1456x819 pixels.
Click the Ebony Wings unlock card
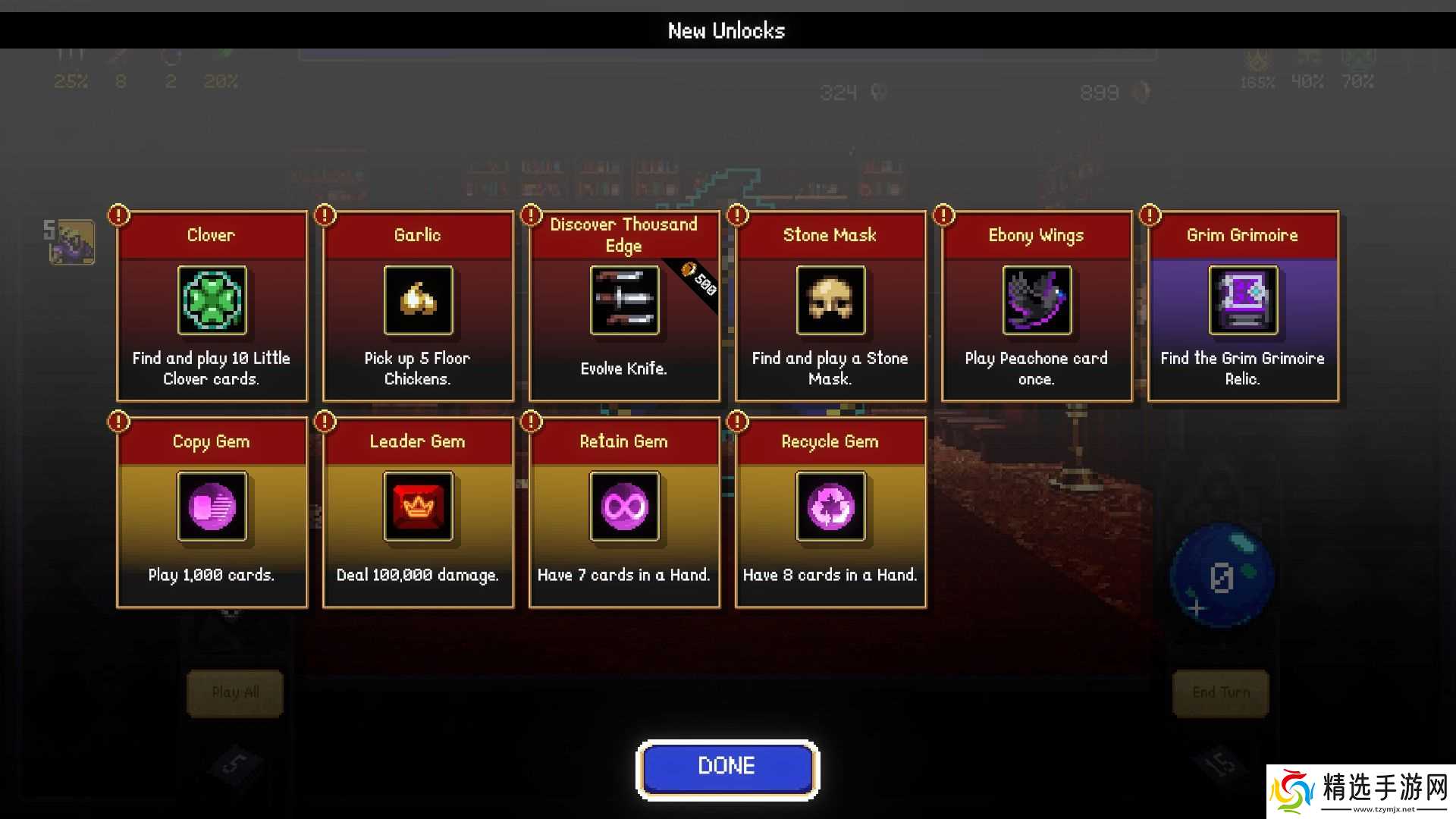tap(1037, 306)
